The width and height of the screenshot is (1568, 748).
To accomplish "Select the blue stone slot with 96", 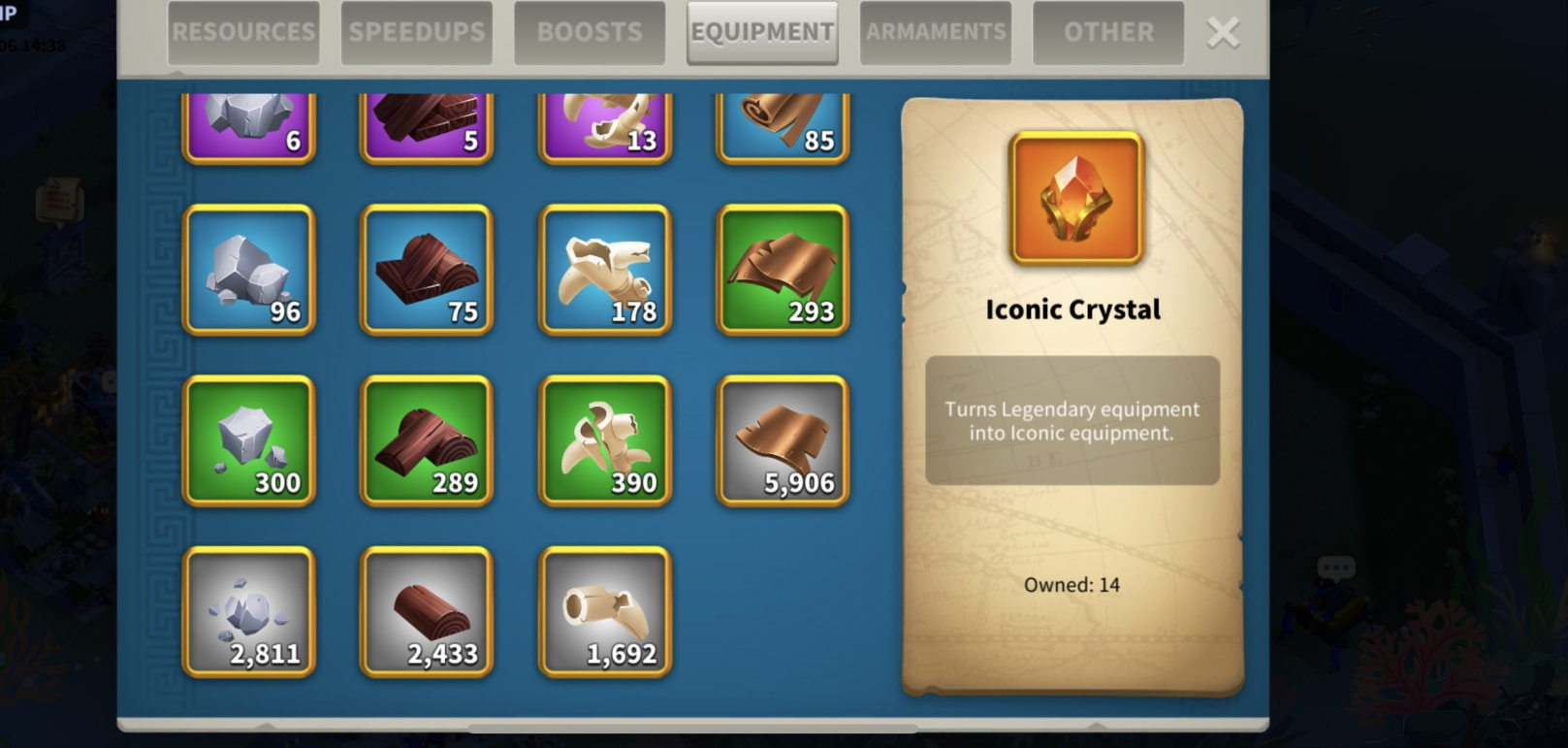I will (249, 270).
